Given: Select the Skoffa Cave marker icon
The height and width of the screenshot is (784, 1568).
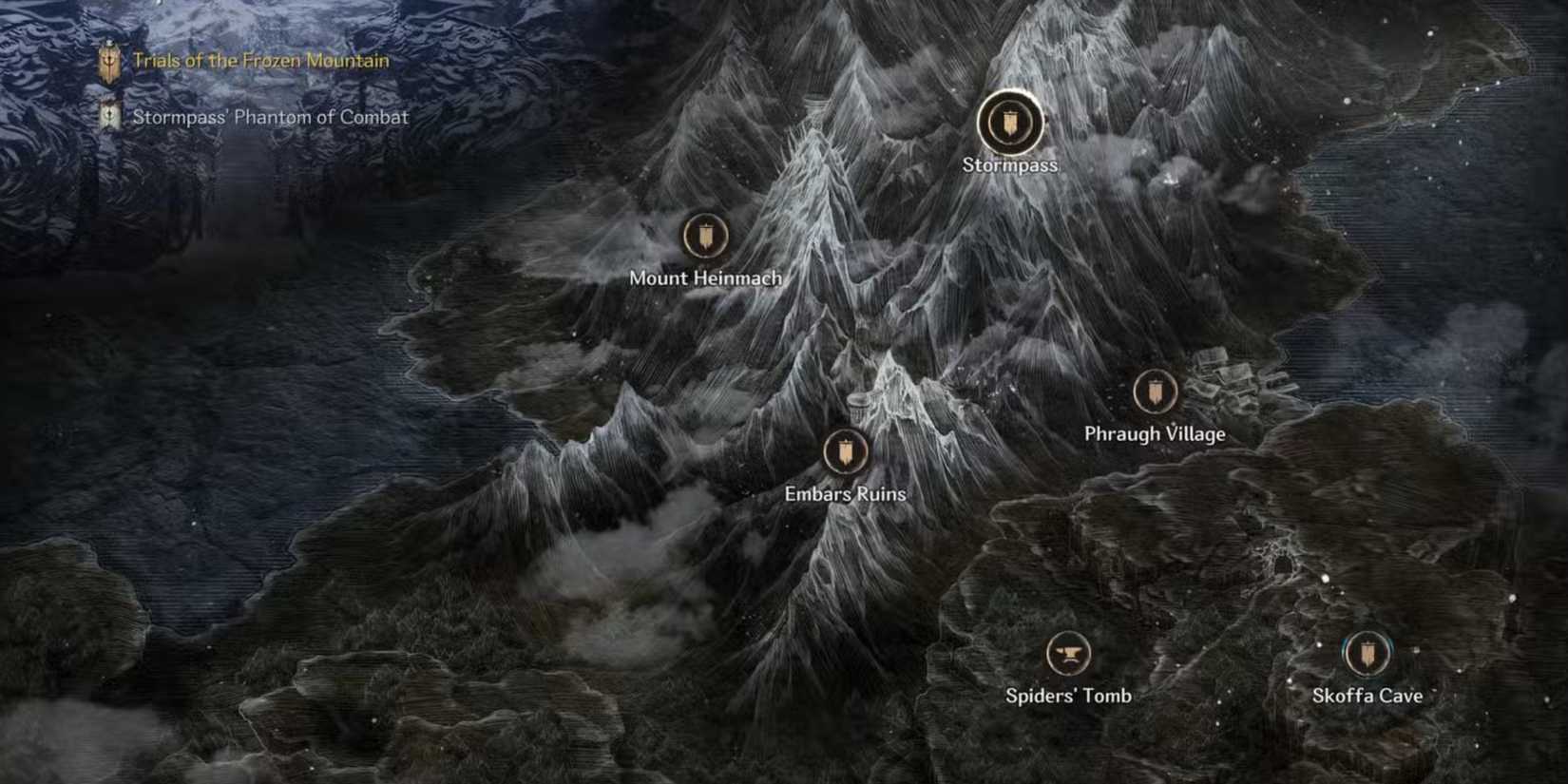Looking at the screenshot, I should point(1367,653).
